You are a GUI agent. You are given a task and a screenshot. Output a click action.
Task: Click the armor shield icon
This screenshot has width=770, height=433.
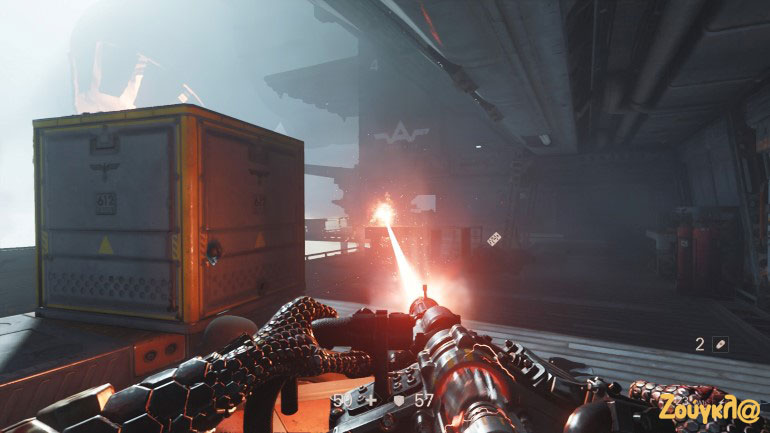point(397,400)
